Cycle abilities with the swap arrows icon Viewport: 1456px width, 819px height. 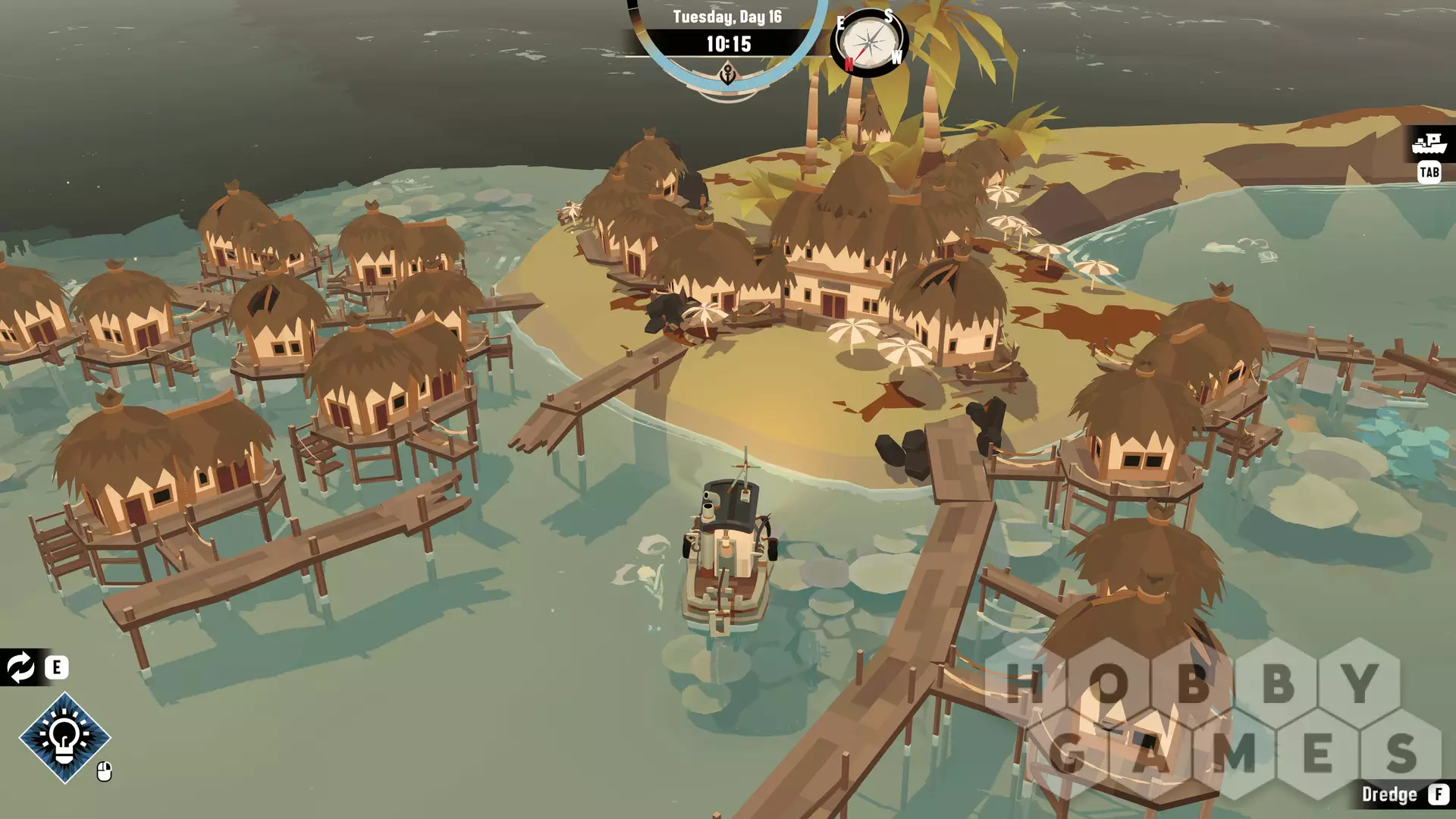(x=20, y=667)
